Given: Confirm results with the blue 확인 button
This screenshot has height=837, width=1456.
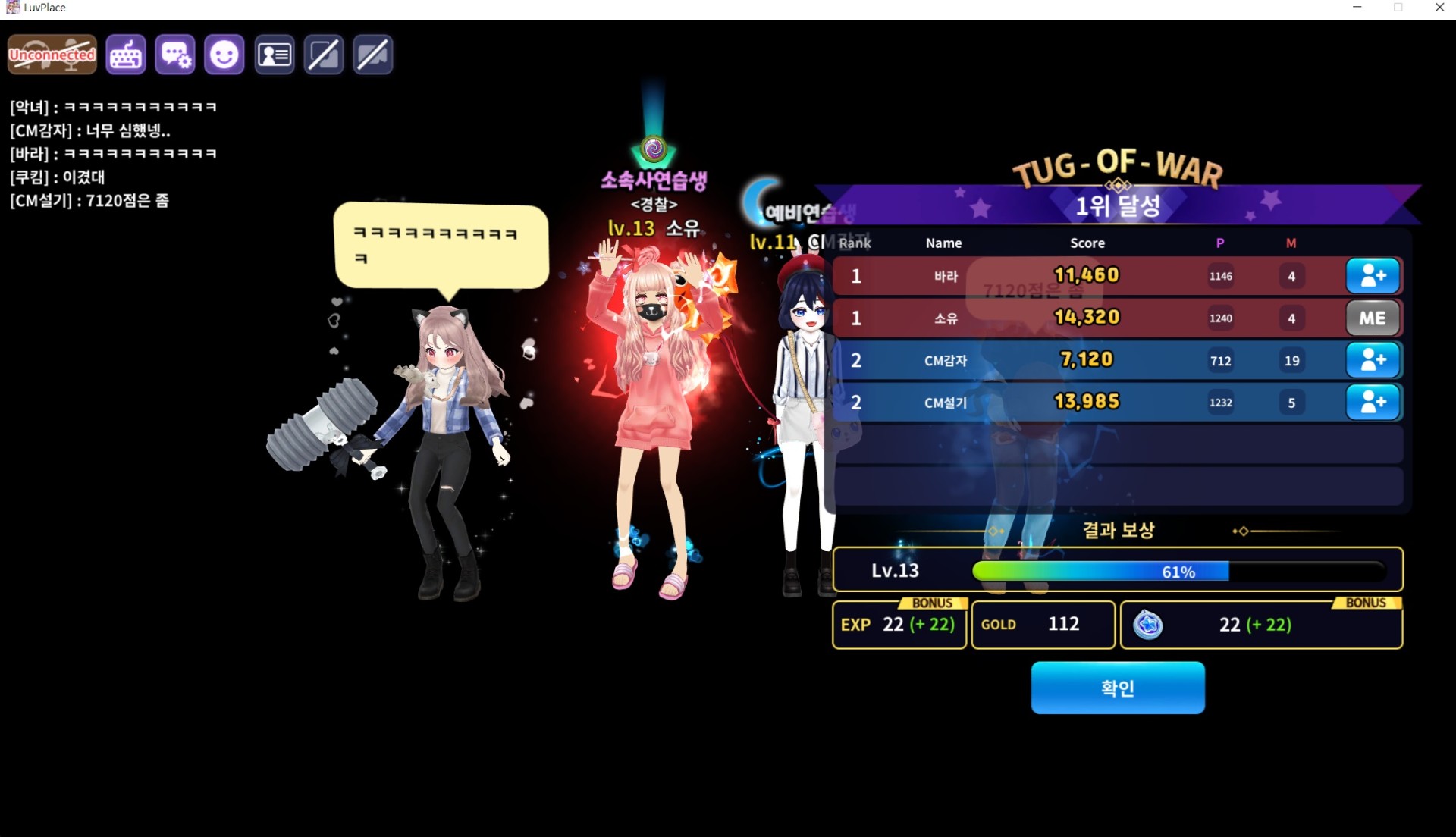Looking at the screenshot, I should coord(1117,688).
